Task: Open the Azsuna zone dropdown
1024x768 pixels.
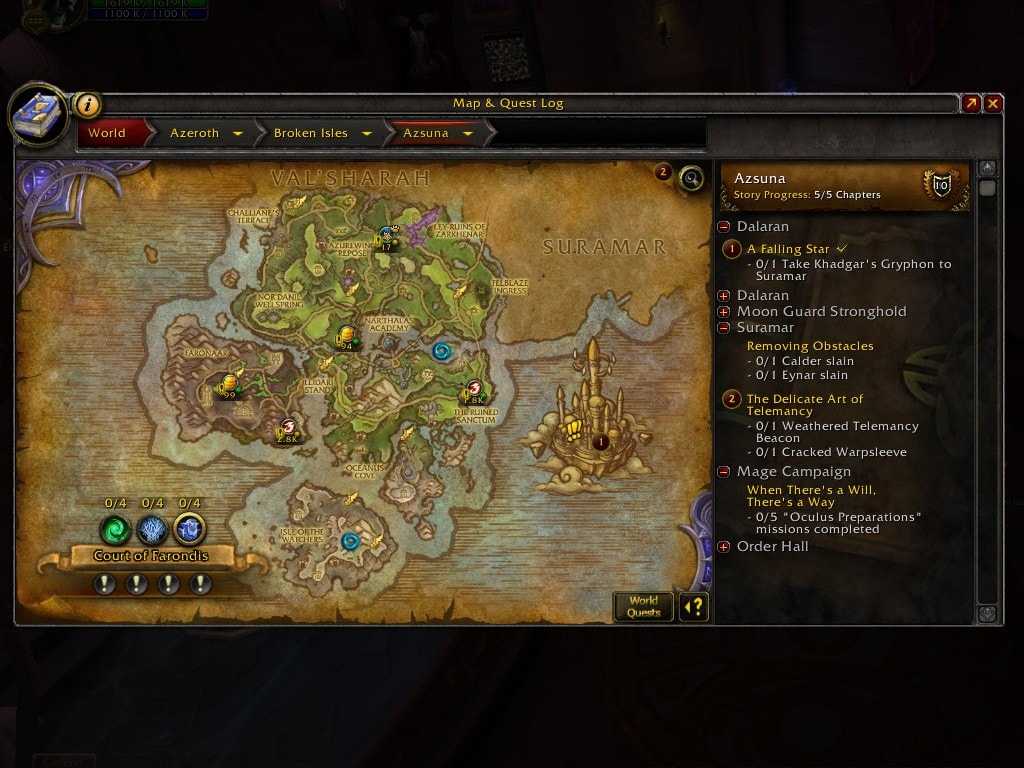Action: (x=468, y=133)
